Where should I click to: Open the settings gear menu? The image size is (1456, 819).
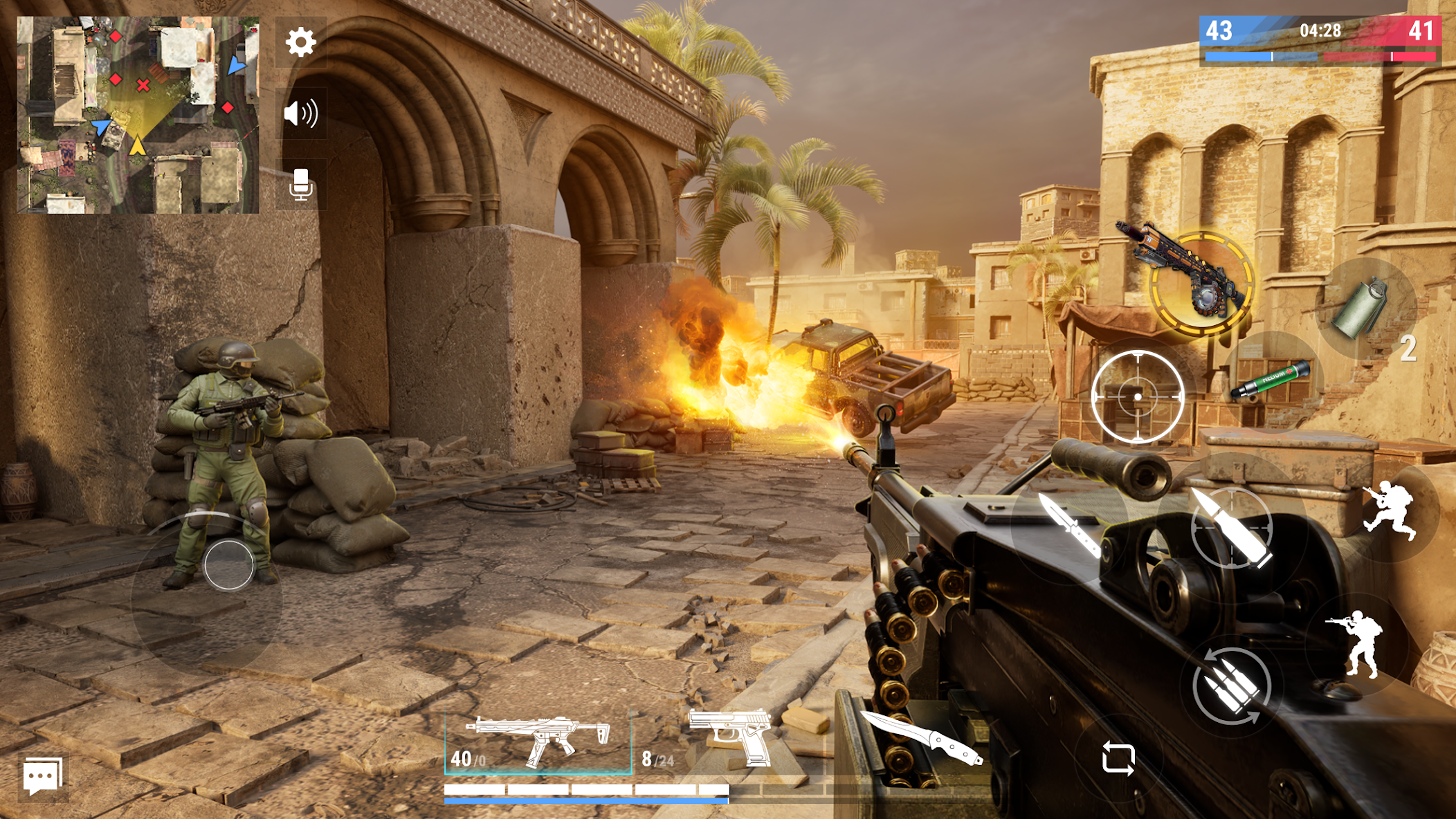click(x=300, y=43)
